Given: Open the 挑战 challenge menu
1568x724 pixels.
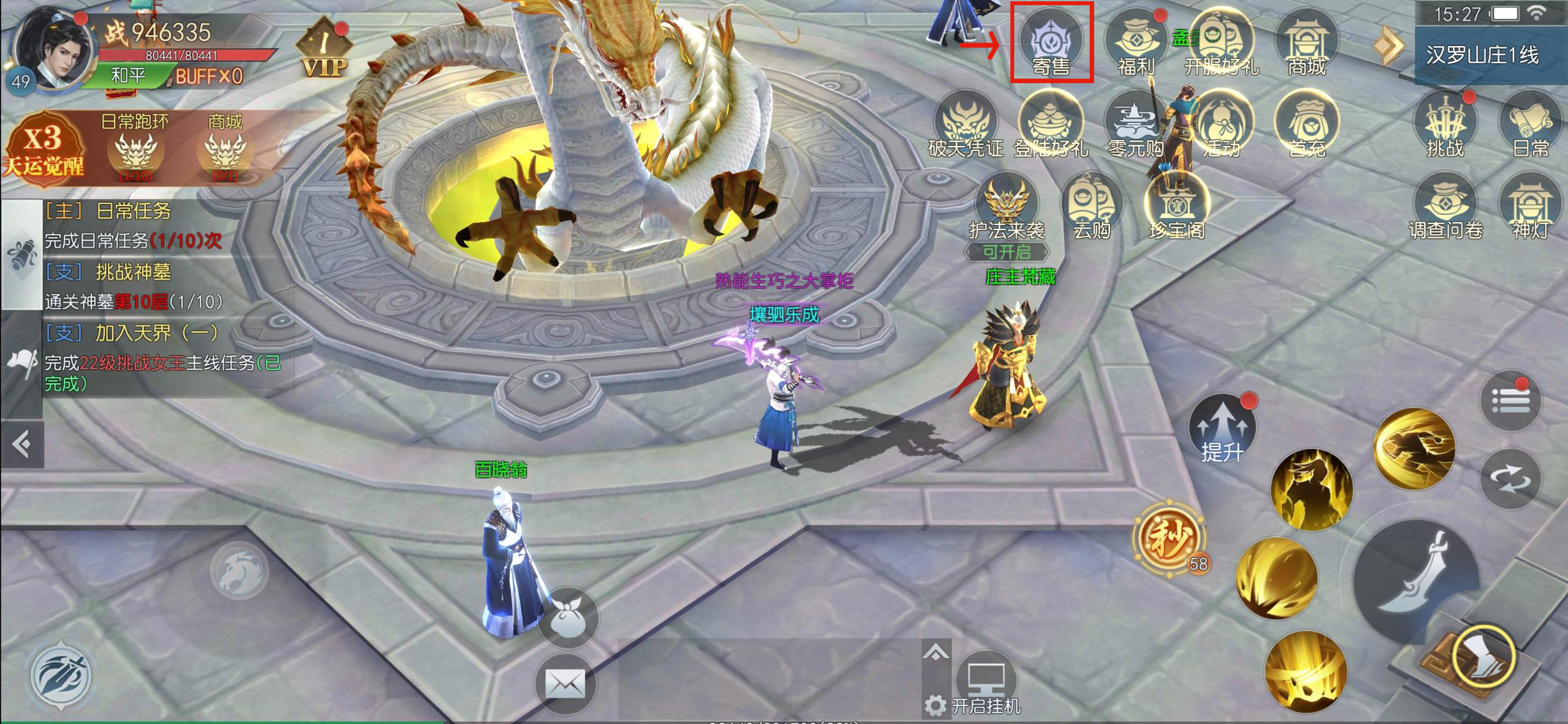Looking at the screenshot, I should pos(1445,125).
